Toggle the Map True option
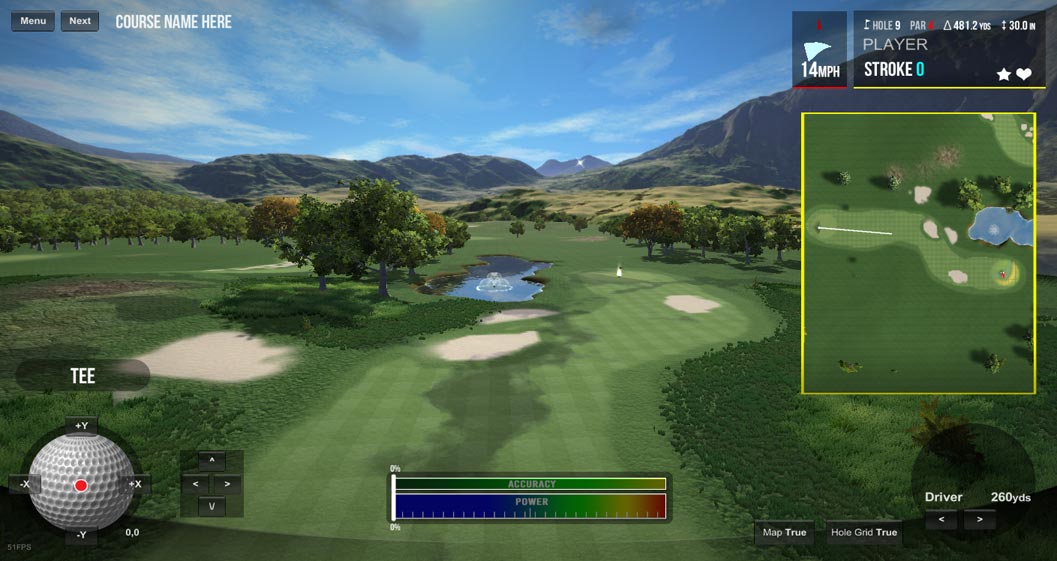This screenshot has width=1057, height=561. (785, 532)
